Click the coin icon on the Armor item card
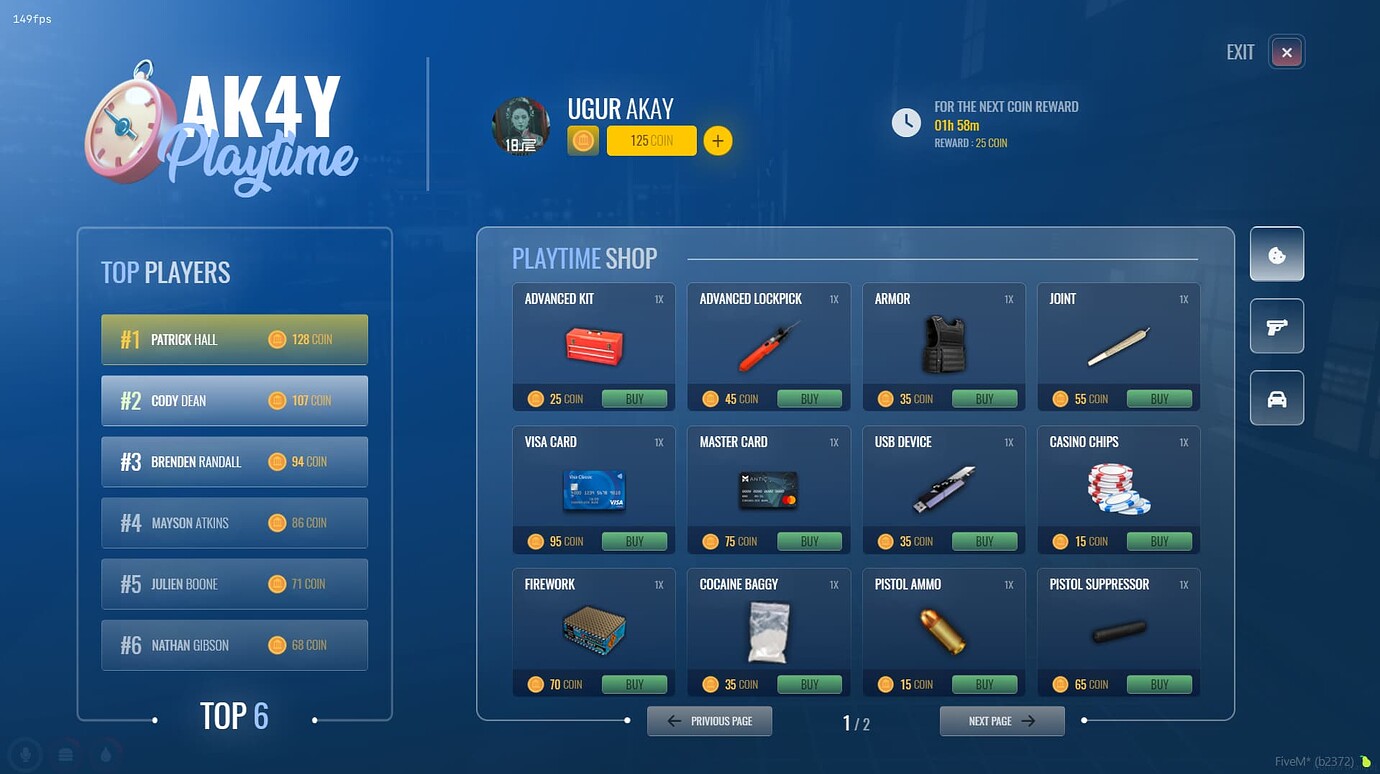This screenshot has width=1380, height=774. (885, 398)
